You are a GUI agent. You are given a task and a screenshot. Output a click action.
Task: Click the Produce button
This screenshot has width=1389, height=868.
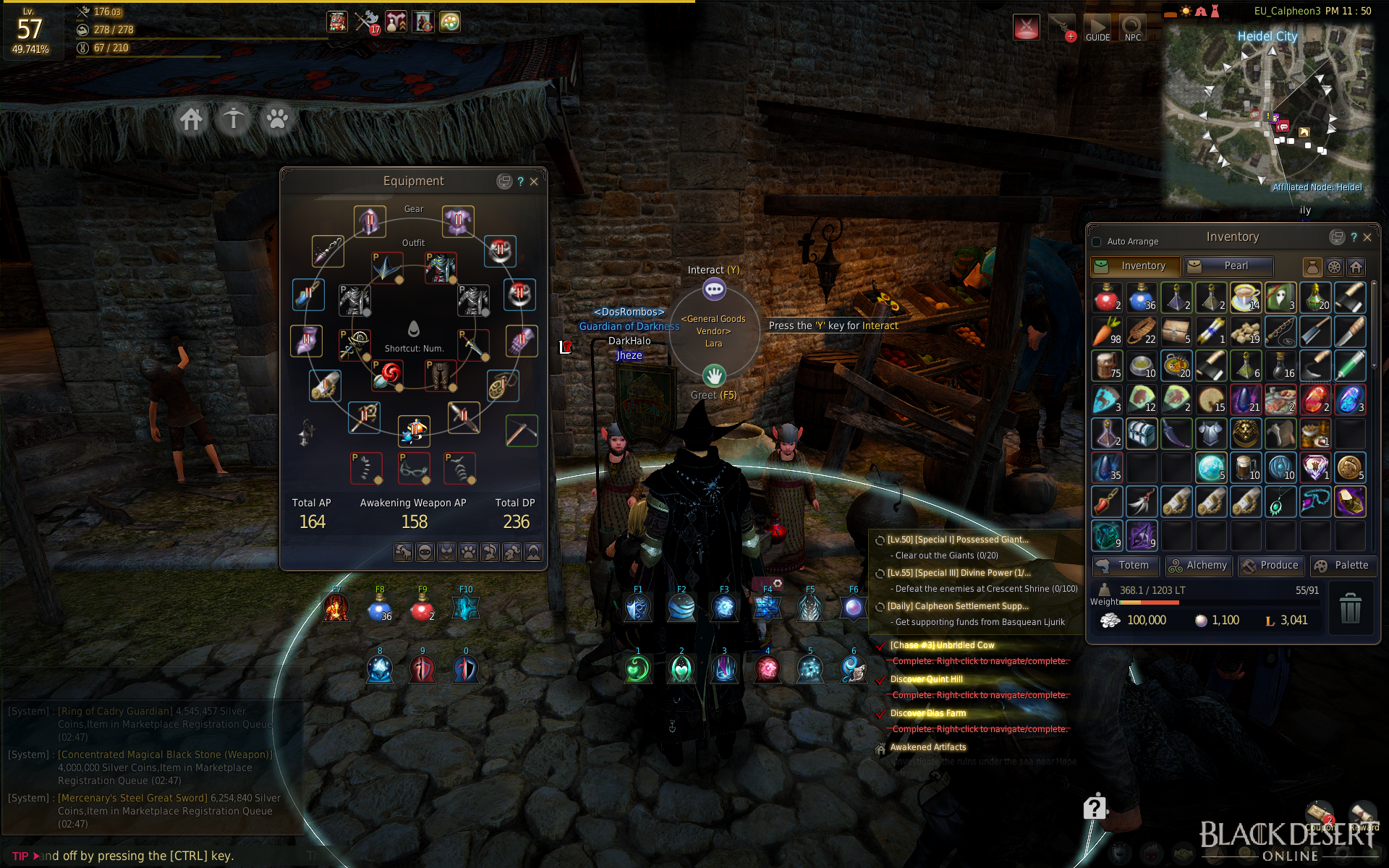(1270, 566)
